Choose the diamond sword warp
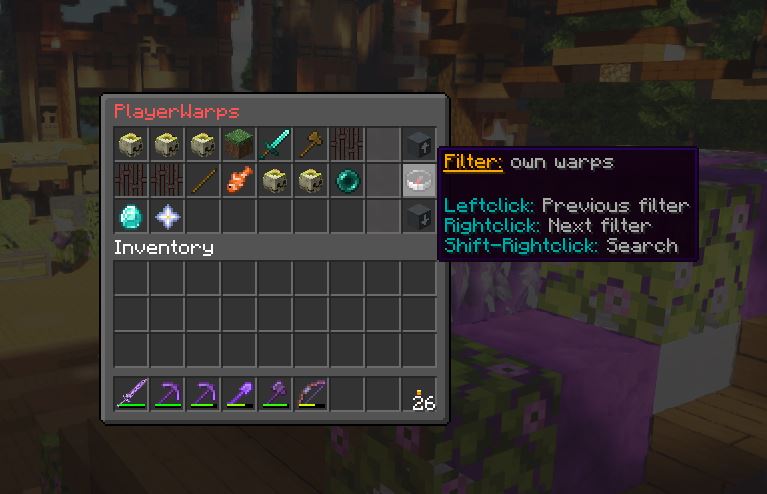The image size is (767, 494). pyautogui.click(x=275, y=144)
